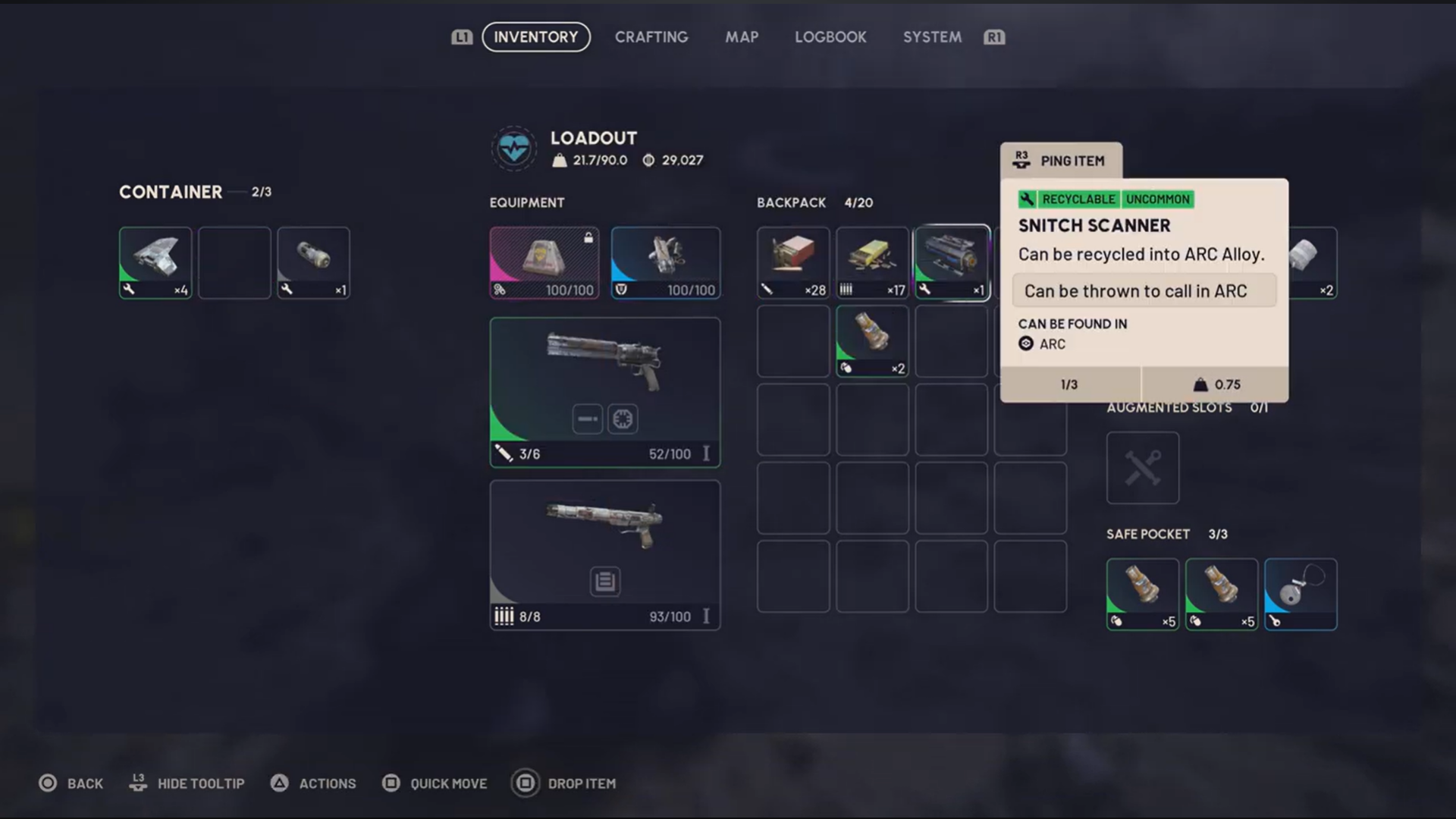The width and height of the screenshot is (1456, 819).
Task: Click the empty augmented slot with tools icon
Action: click(x=1142, y=468)
